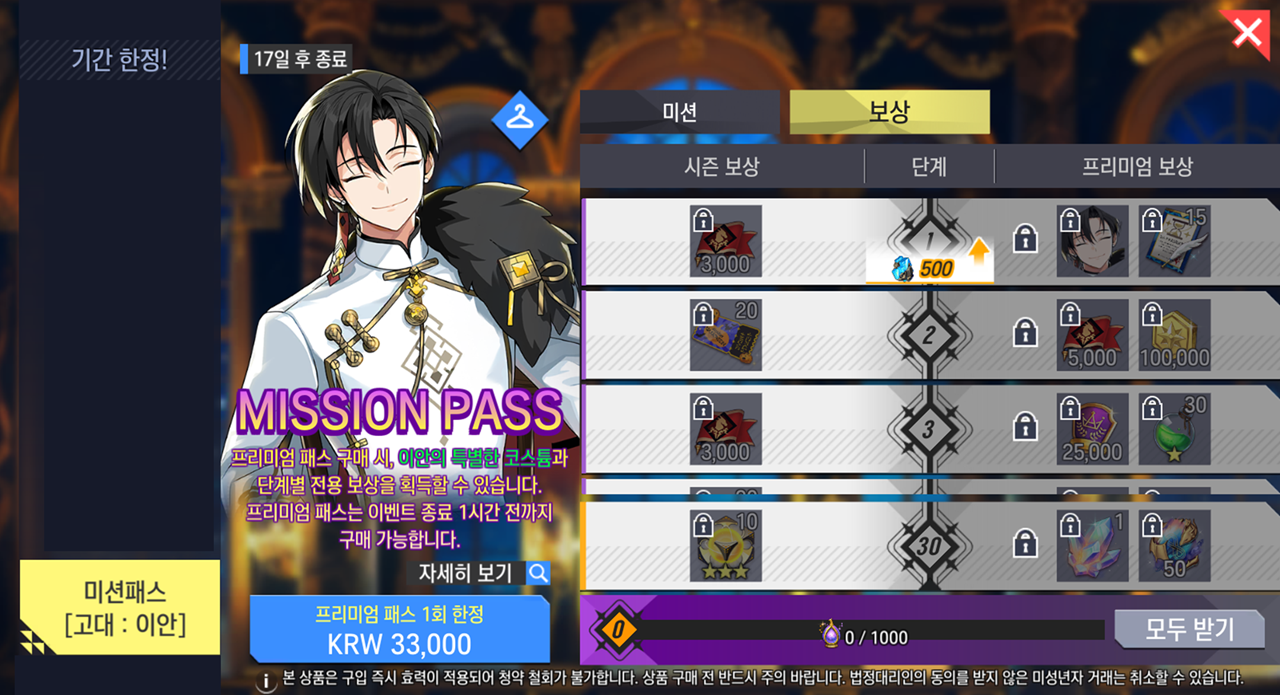The height and width of the screenshot is (695, 1280).
Task: Buy the premium pass for KRW 33,000
Action: click(x=399, y=630)
